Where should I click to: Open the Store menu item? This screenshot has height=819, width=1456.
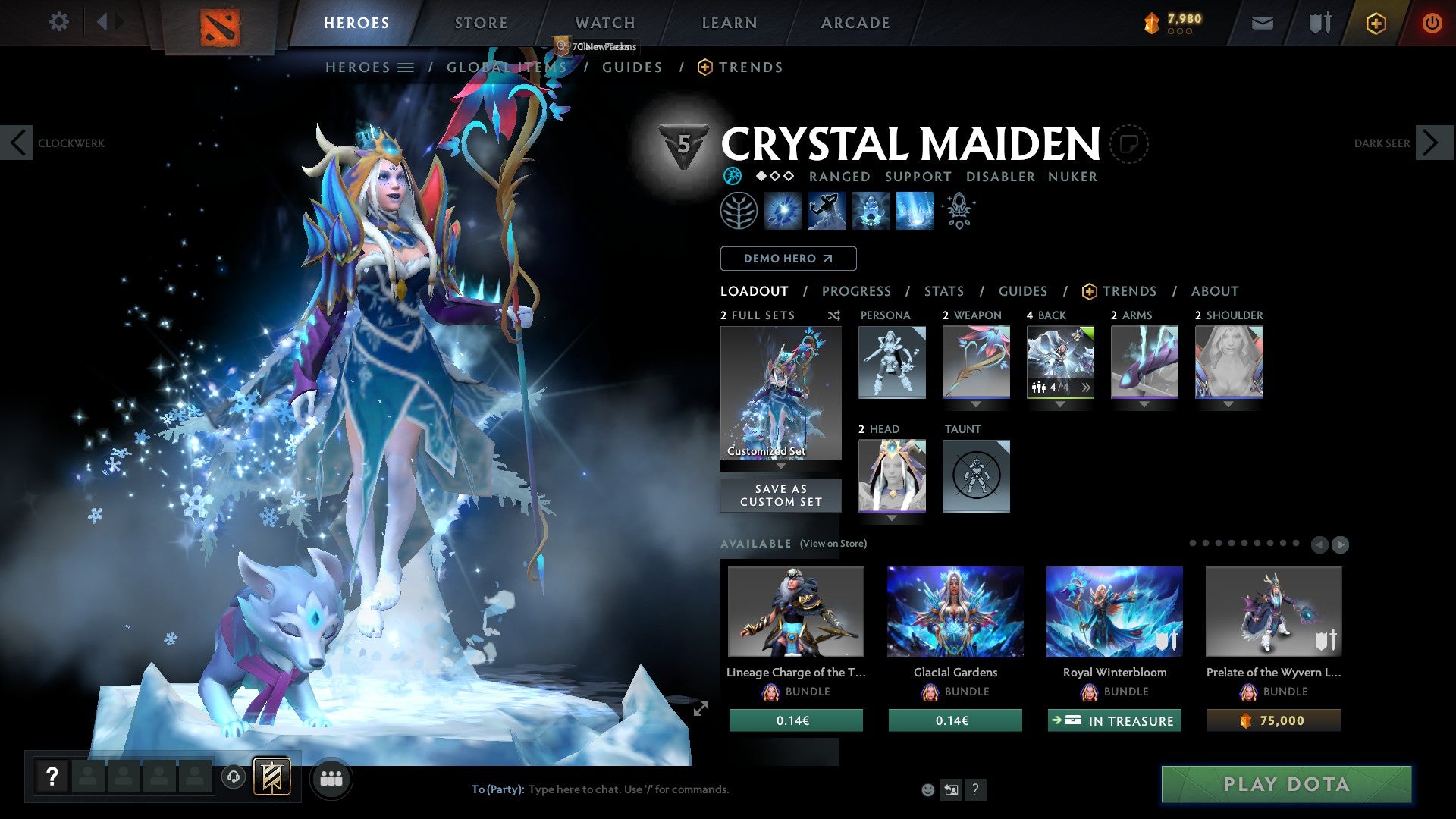[x=481, y=22]
